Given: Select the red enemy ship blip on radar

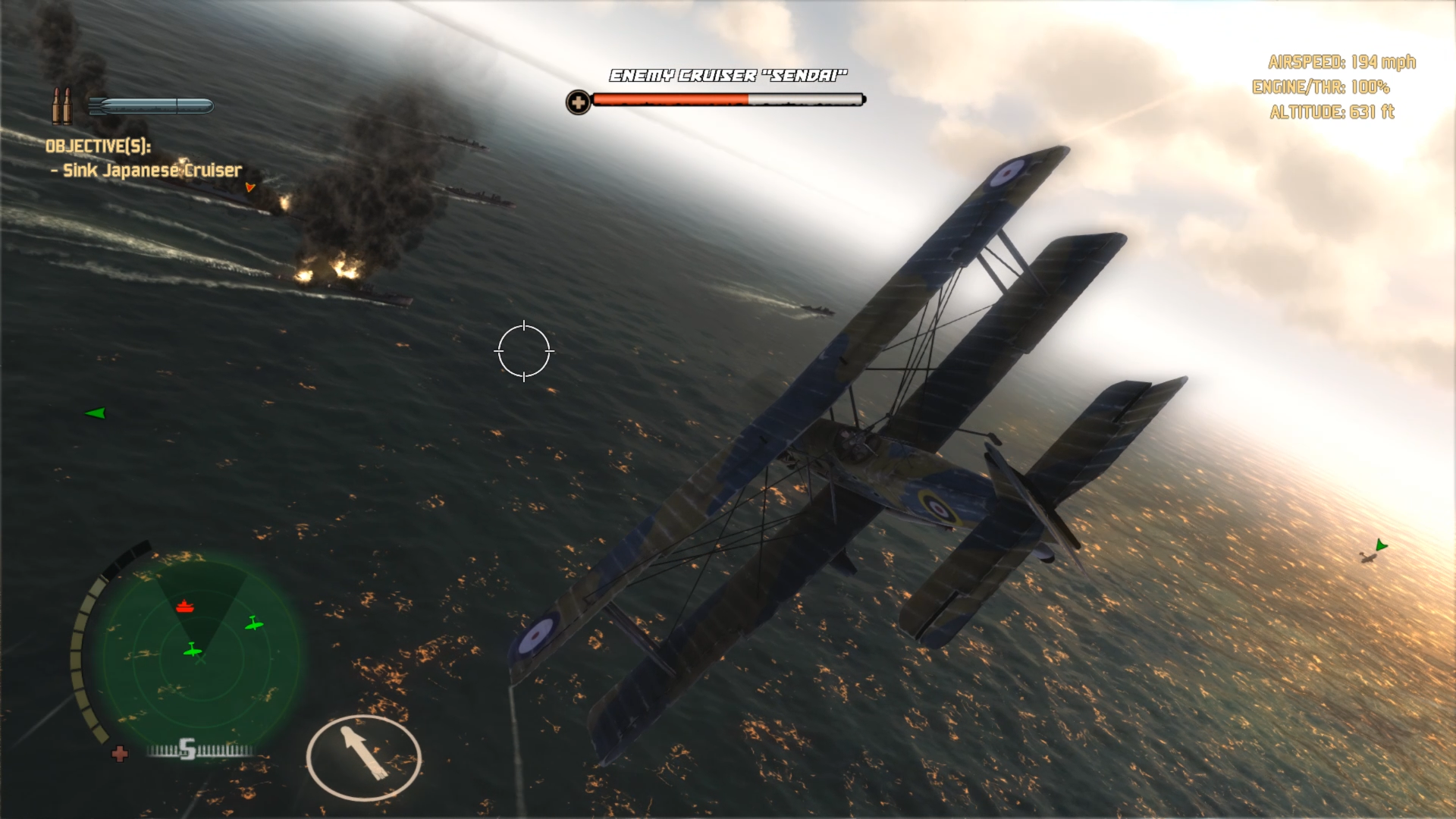Looking at the screenshot, I should [185, 607].
